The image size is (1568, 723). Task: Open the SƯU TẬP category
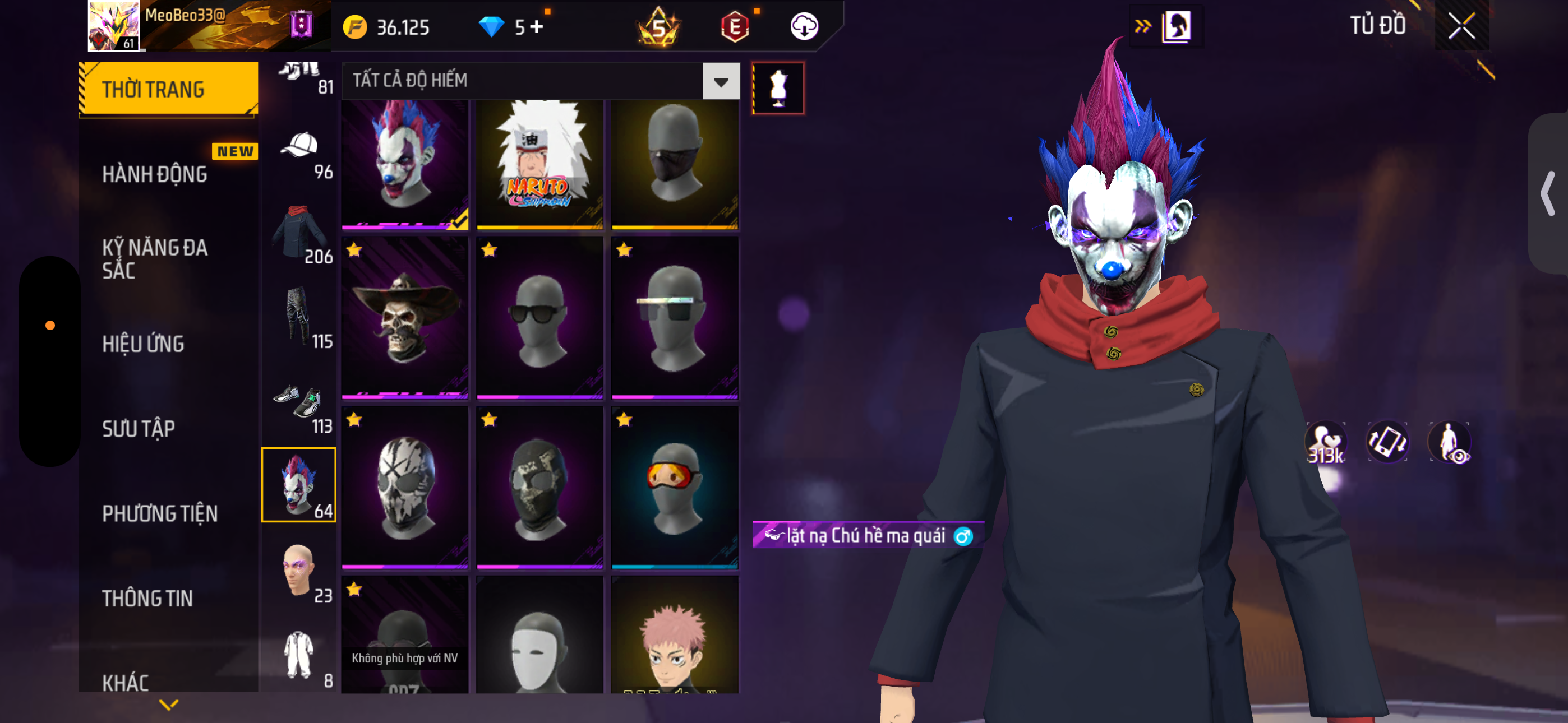[138, 428]
